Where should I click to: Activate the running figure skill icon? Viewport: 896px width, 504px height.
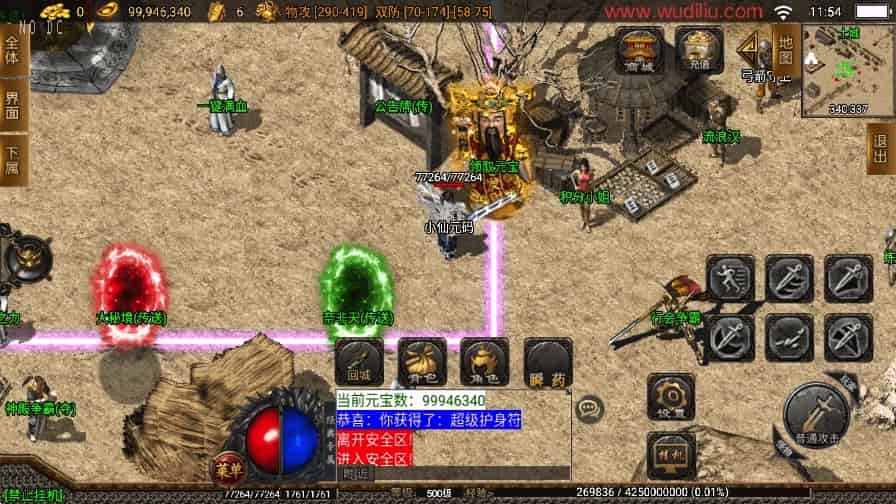(x=731, y=277)
